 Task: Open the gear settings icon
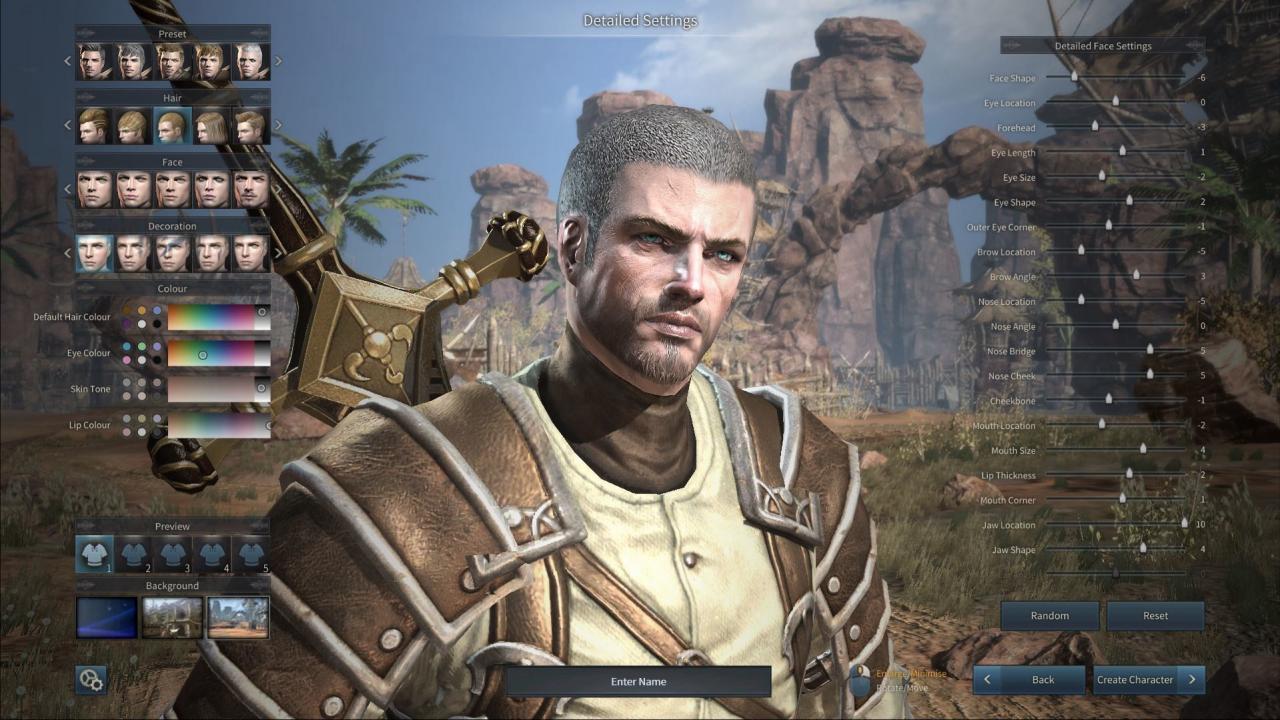coord(91,680)
